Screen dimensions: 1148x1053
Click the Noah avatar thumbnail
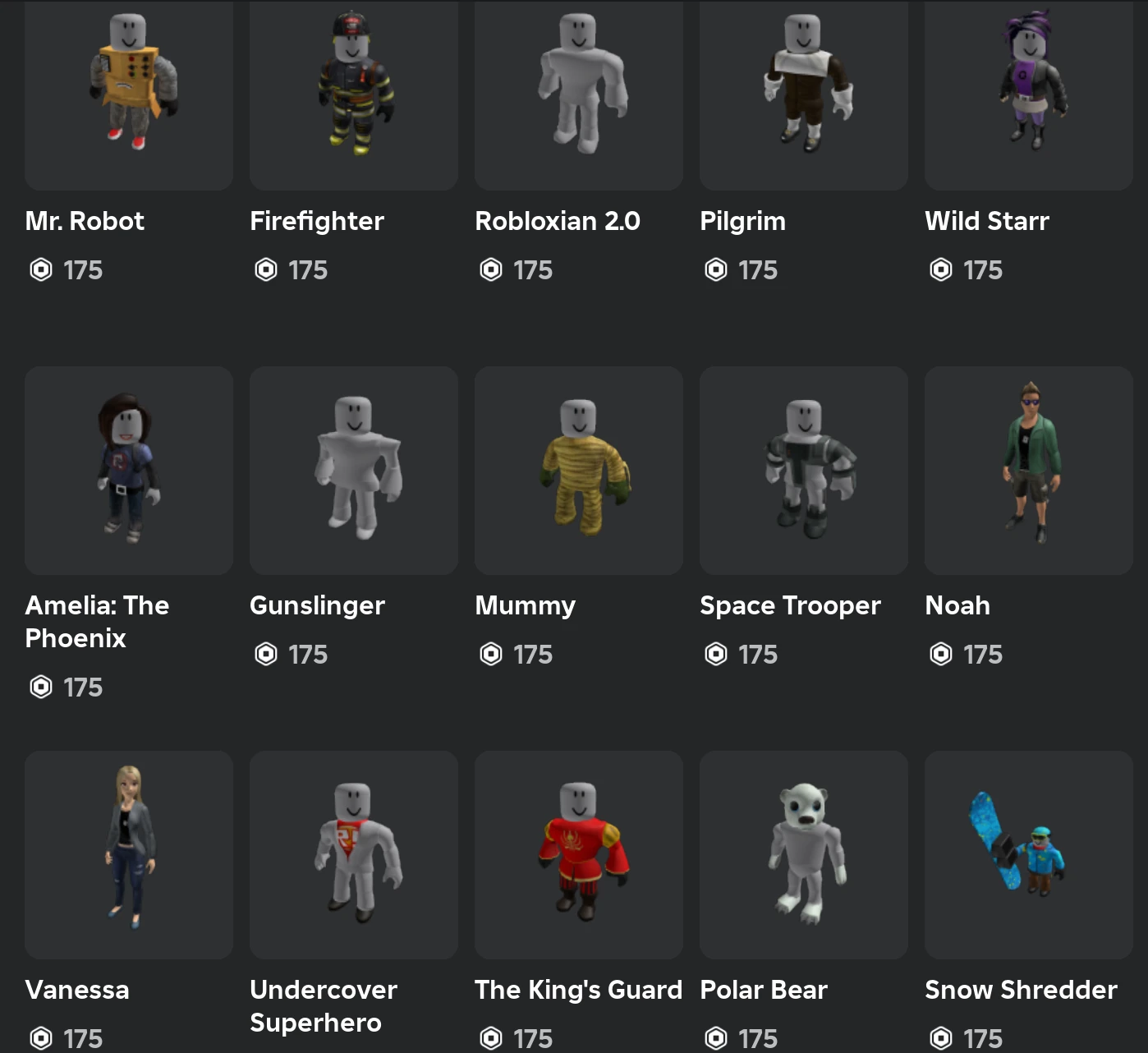(1028, 471)
